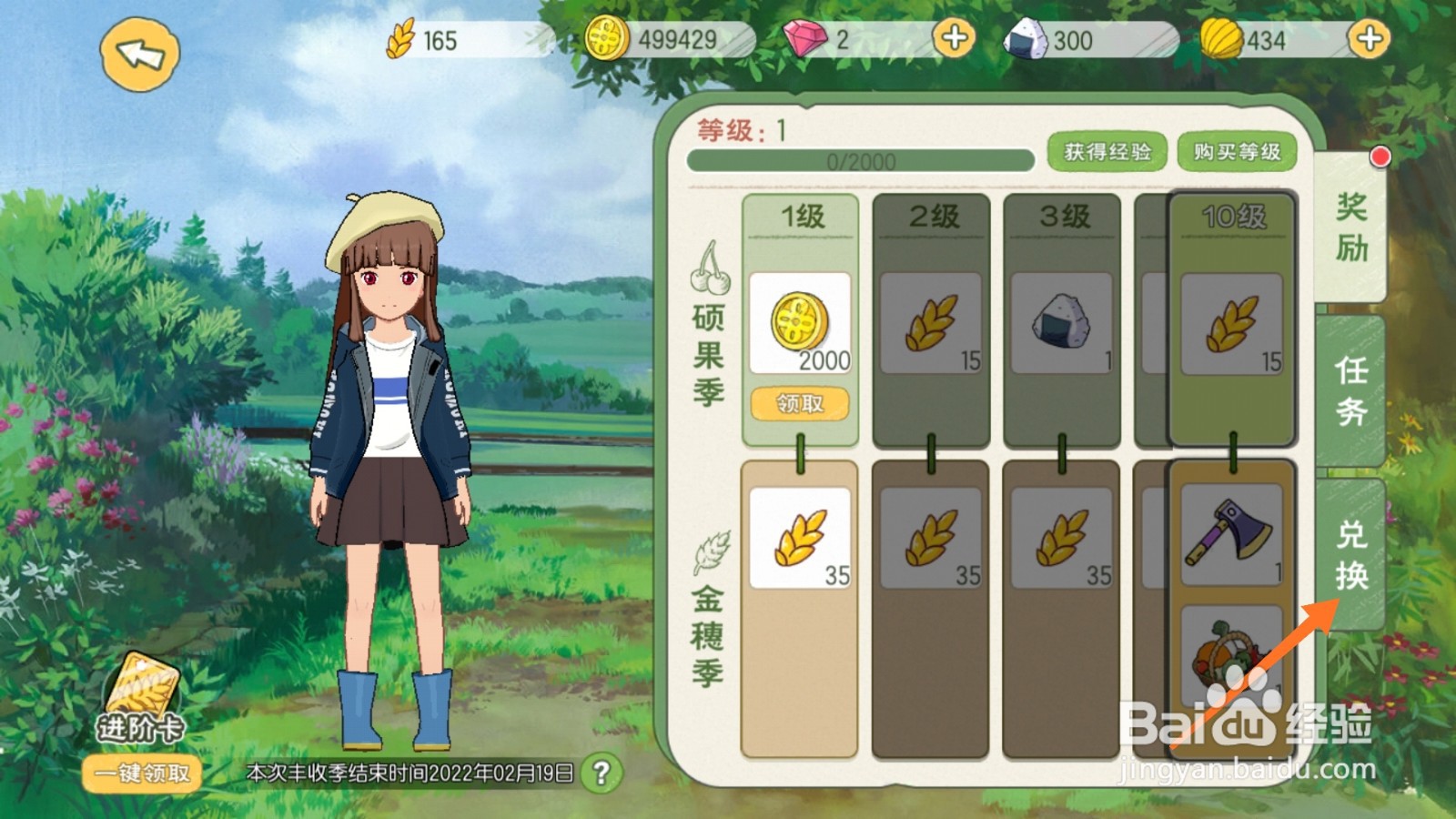1456x819 pixels.
Task: Claim the level 1 reward with 领取
Action: pyautogui.click(x=800, y=403)
